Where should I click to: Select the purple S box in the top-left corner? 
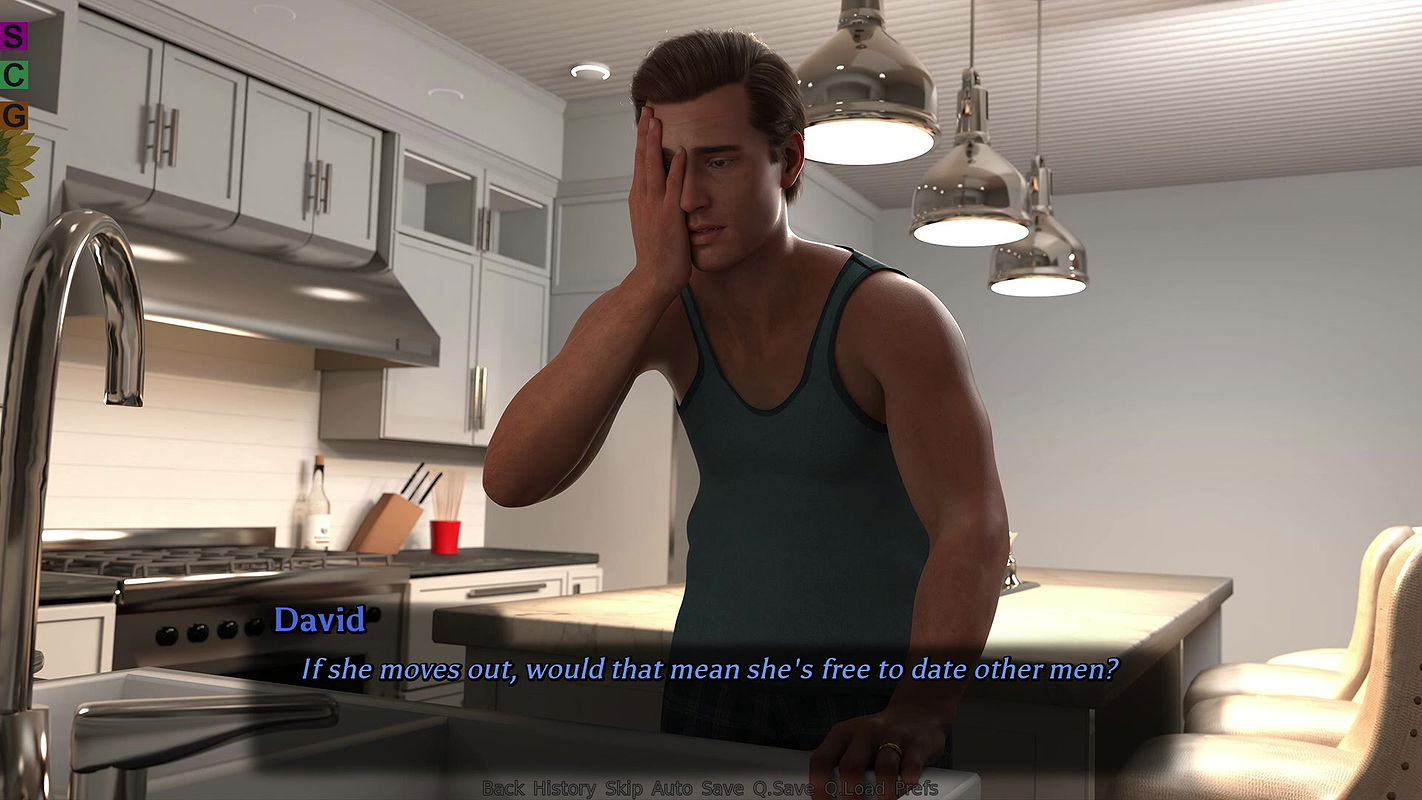[12, 36]
